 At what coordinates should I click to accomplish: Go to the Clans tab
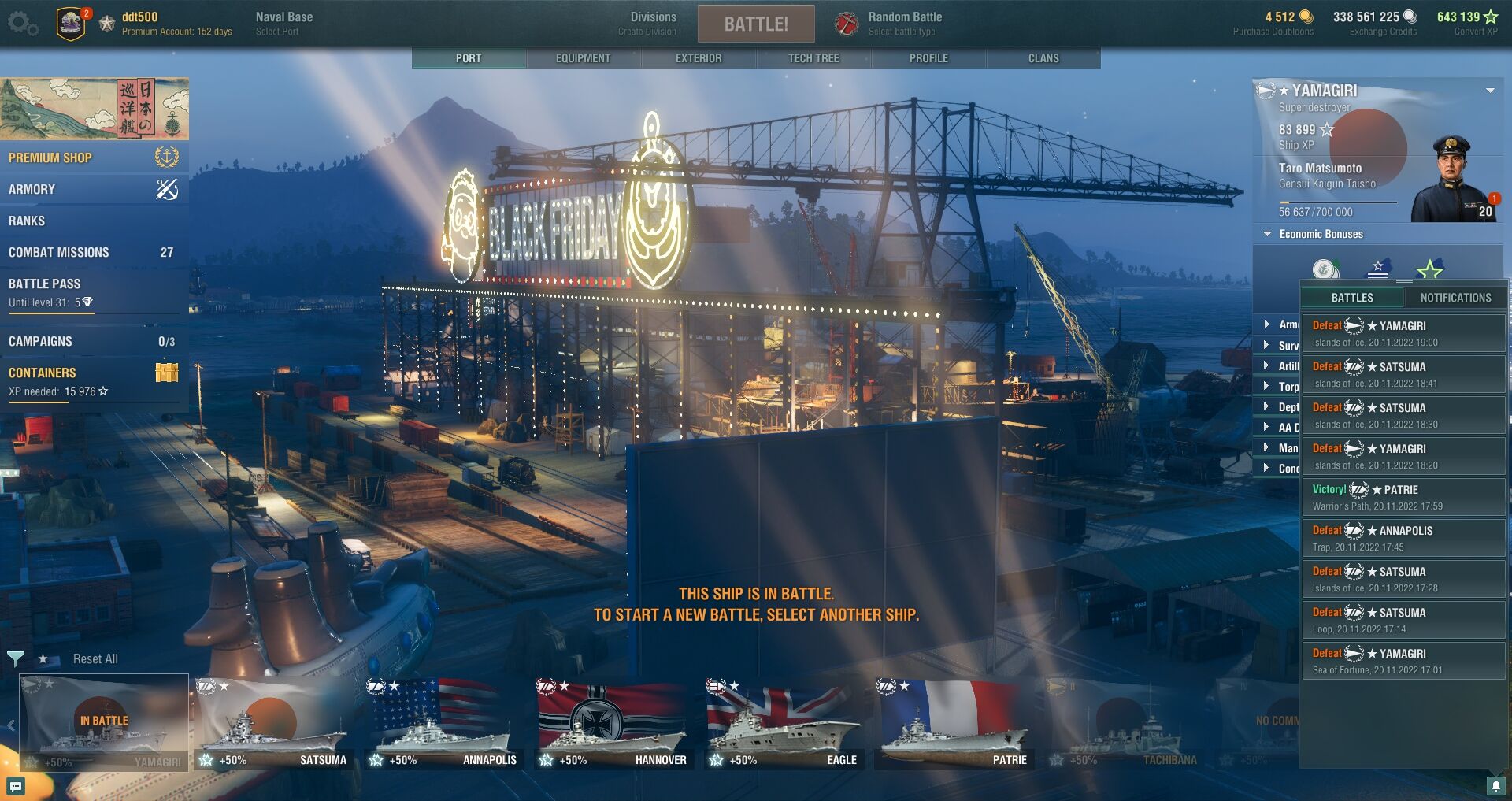pos(1043,58)
